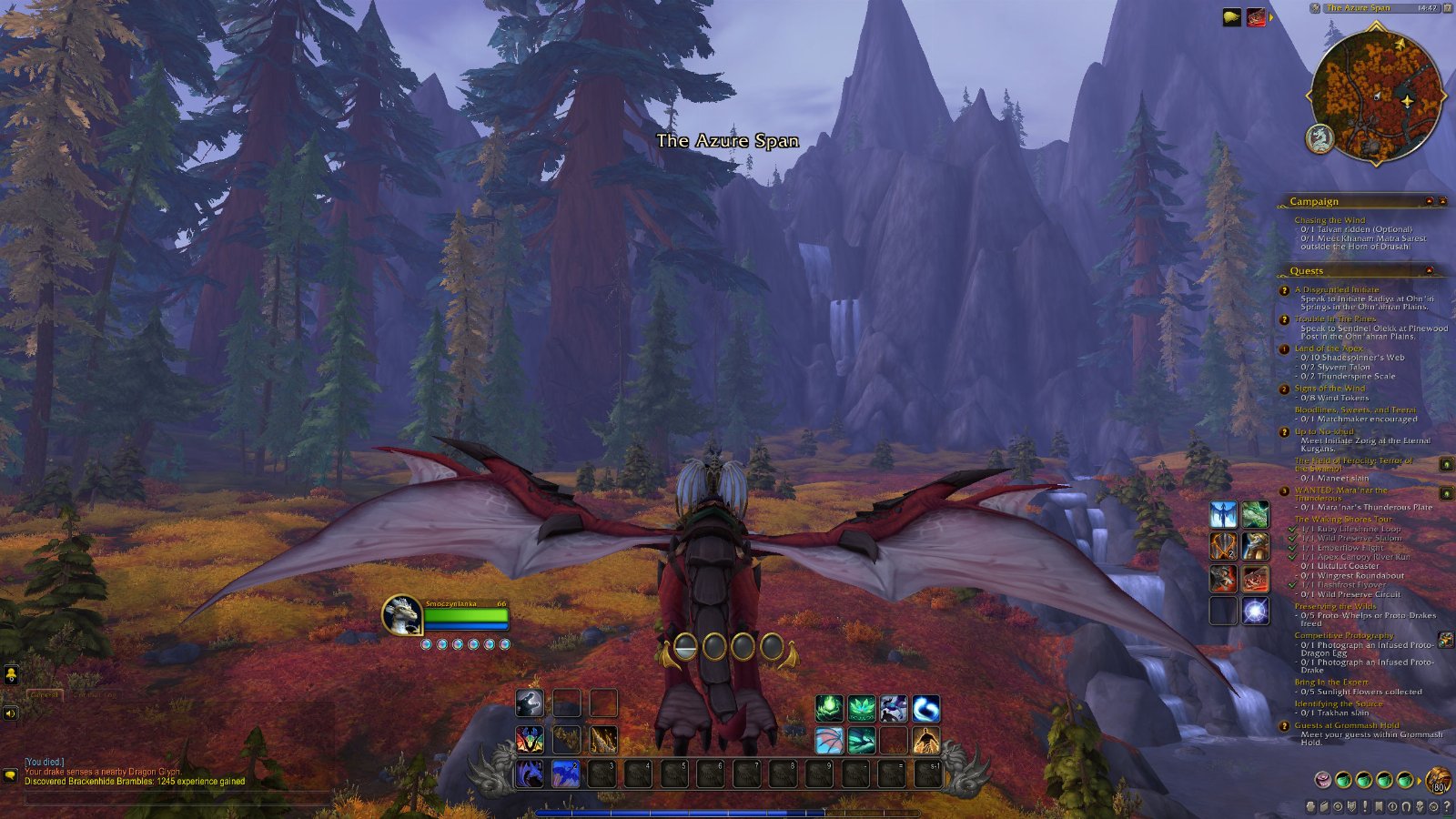The height and width of the screenshot is (819, 1456).
Task: Open the main backpack bag
Action: [x=1439, y=780]
